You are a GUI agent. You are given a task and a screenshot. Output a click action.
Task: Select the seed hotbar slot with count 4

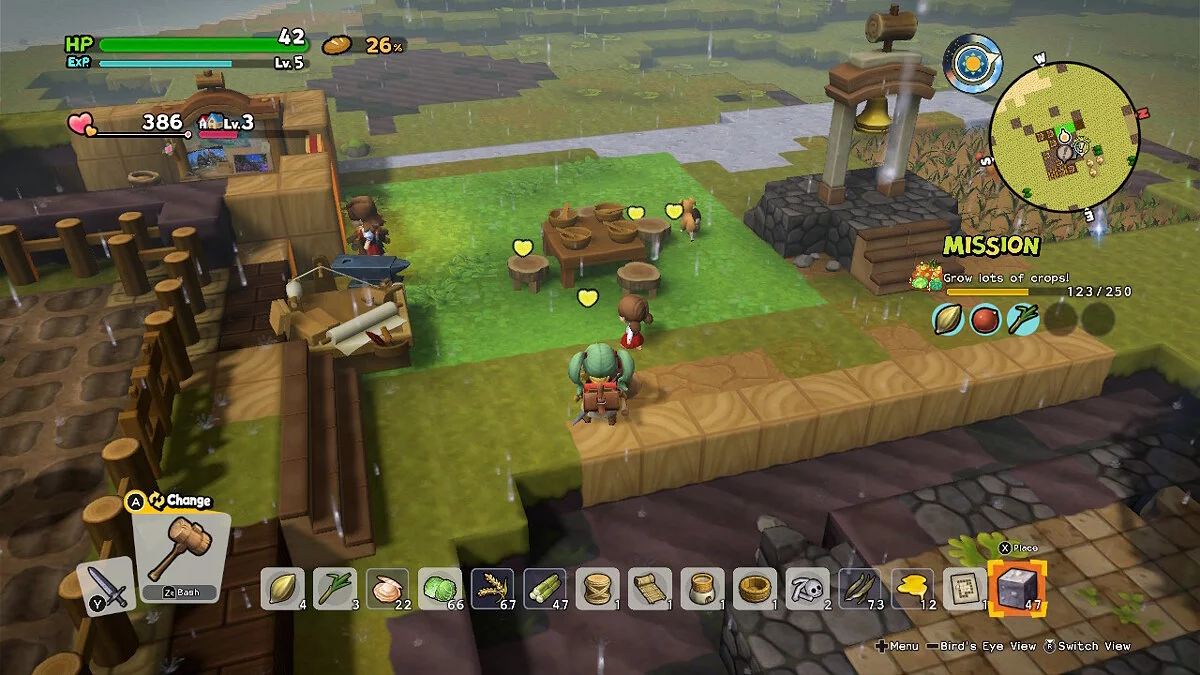point(283,588)
